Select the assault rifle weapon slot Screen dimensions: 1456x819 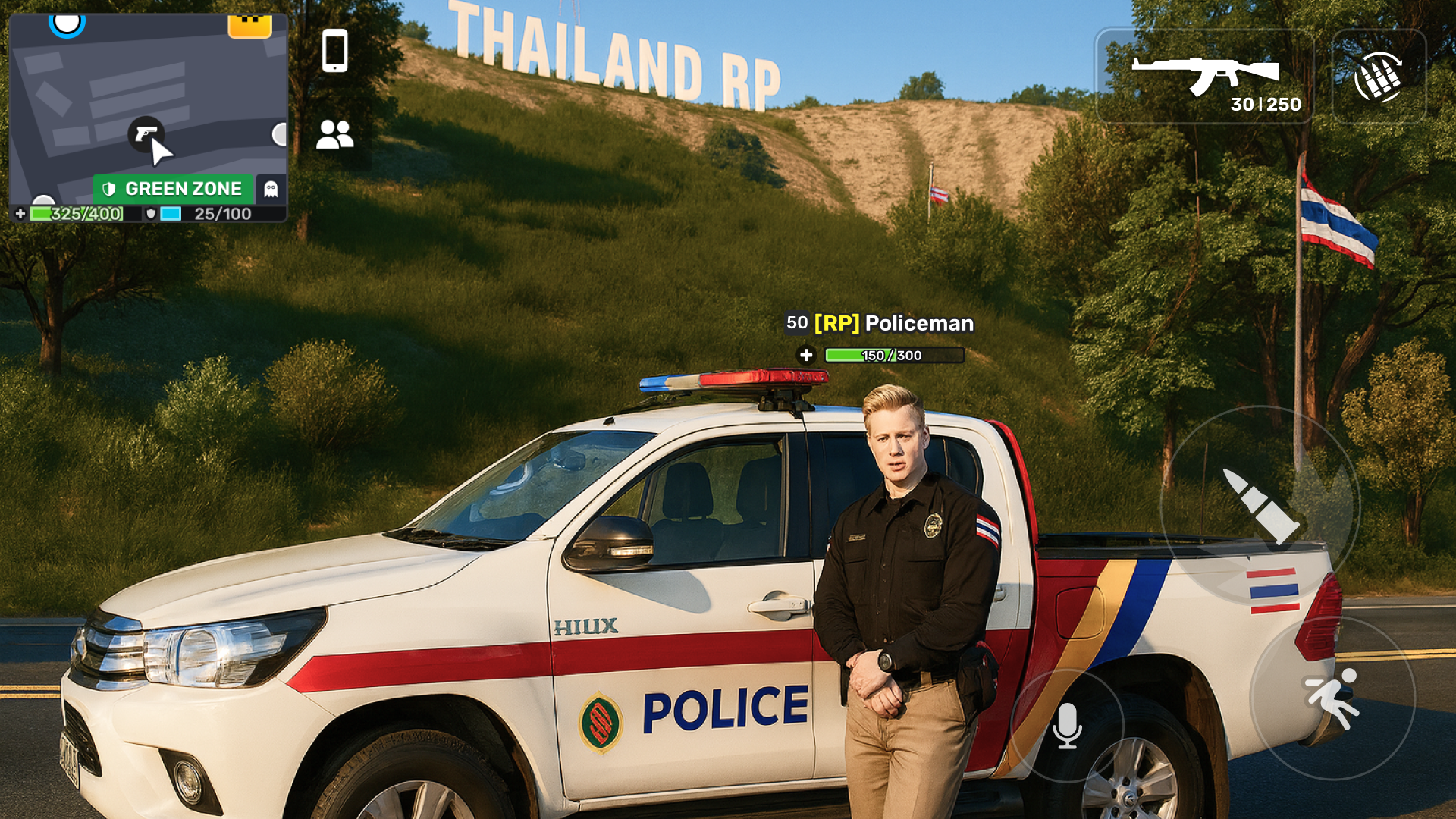[x=1205, y=77]
